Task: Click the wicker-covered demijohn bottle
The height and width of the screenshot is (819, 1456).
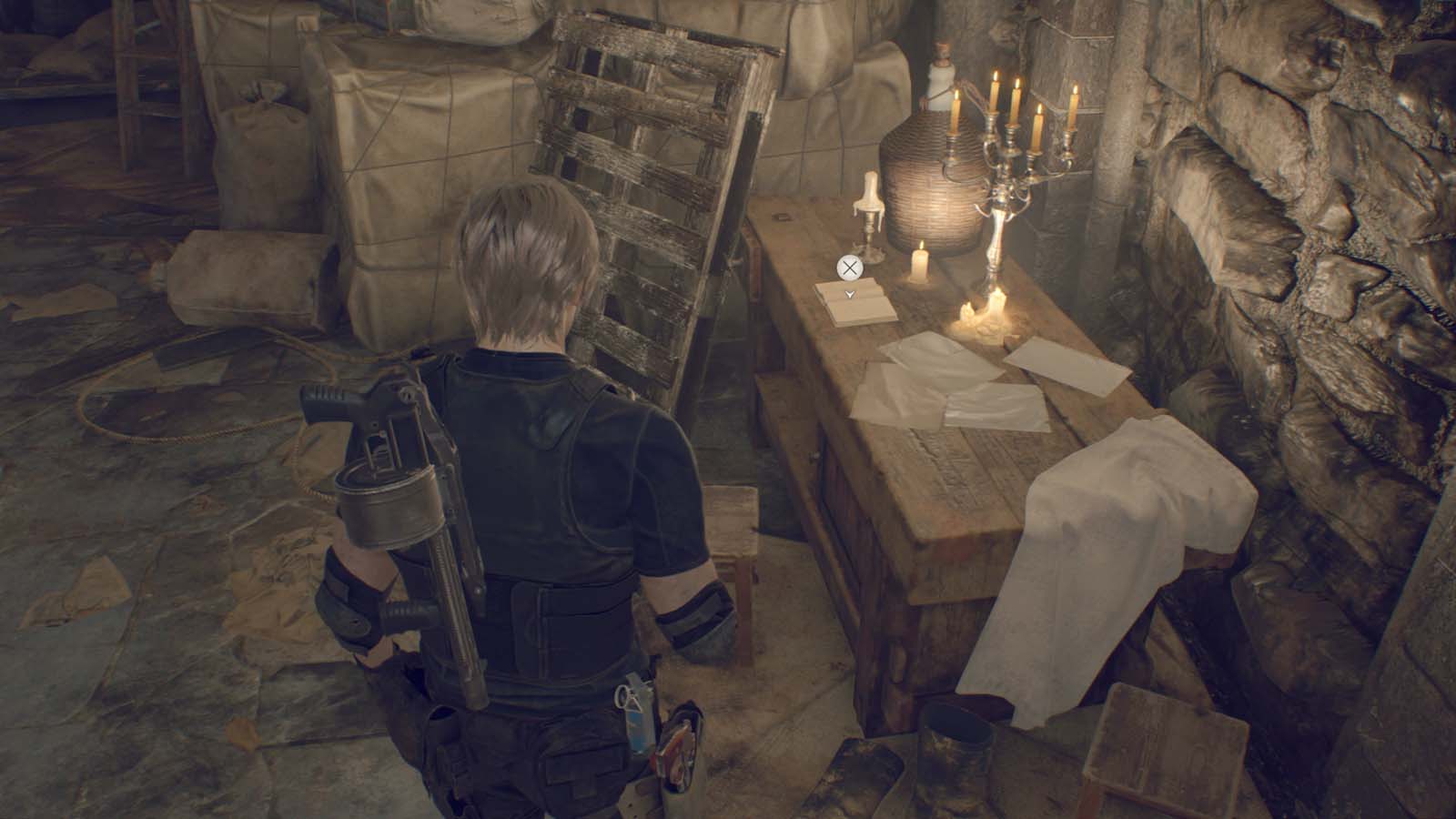Action: [x=928, y=173]
